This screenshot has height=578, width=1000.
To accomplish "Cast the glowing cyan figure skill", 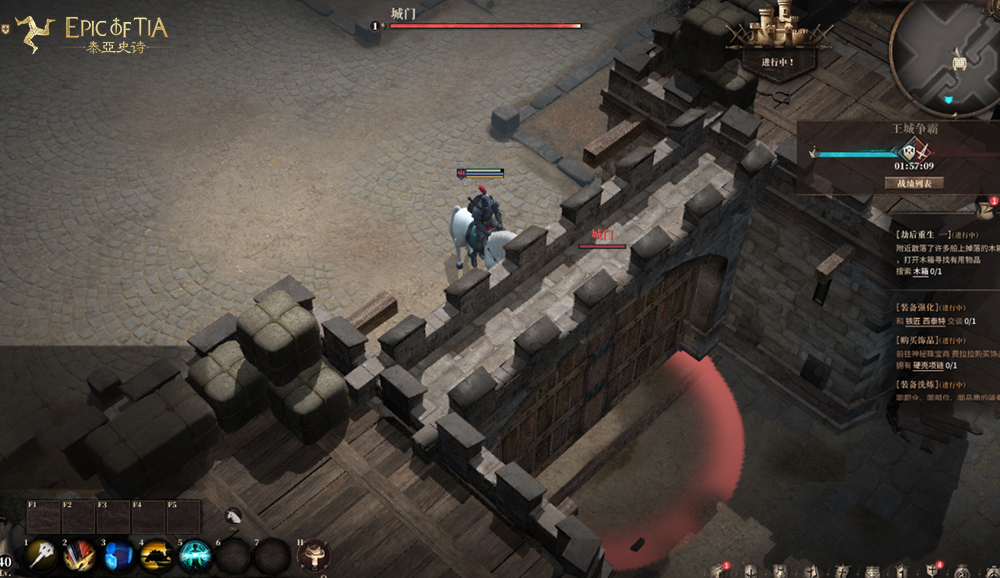I will [x=194, y=555].
